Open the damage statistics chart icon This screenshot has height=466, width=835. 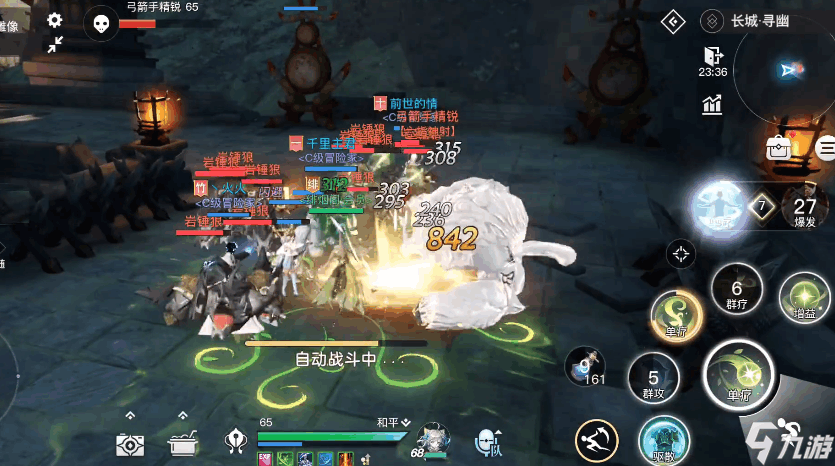(712, 104)
